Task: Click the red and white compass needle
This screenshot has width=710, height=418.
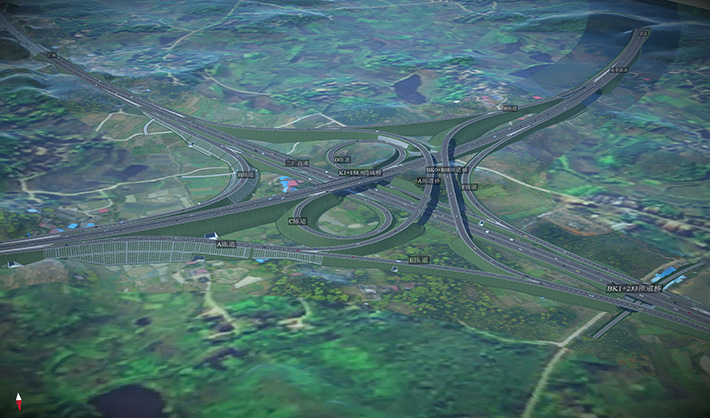Action: click(18, 402)
